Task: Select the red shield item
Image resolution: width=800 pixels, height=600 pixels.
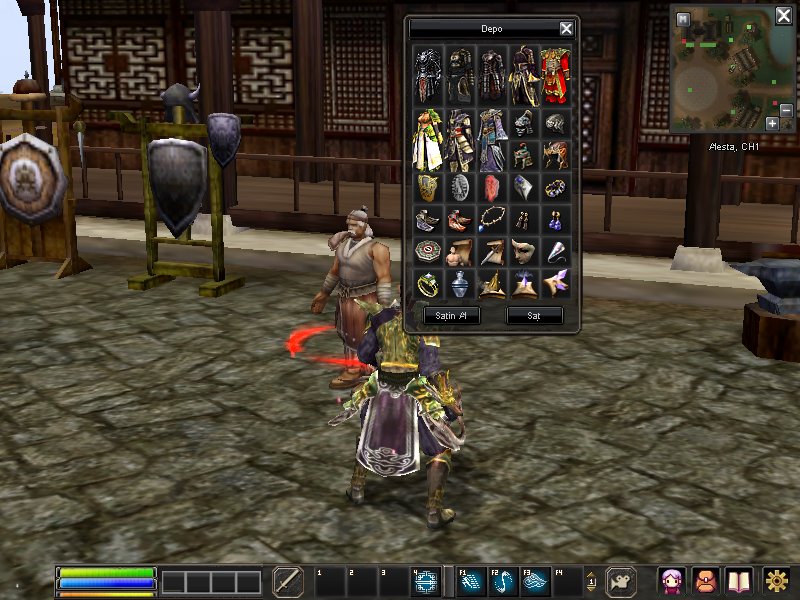Action: pos(492,188)
